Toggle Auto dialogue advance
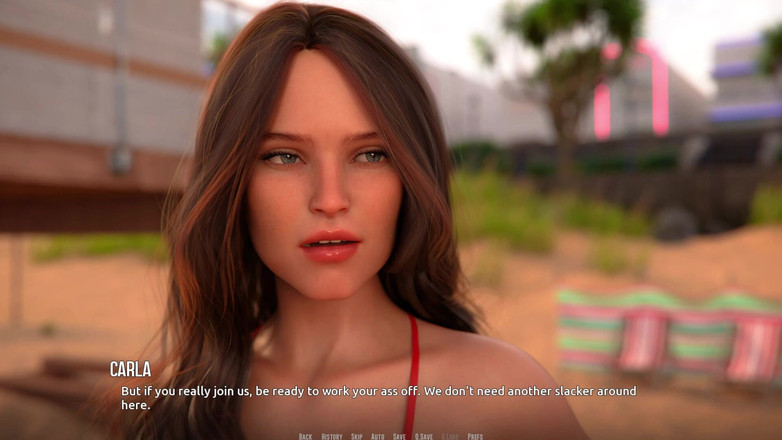The image size is (782, 440). [x=377, y=436]
